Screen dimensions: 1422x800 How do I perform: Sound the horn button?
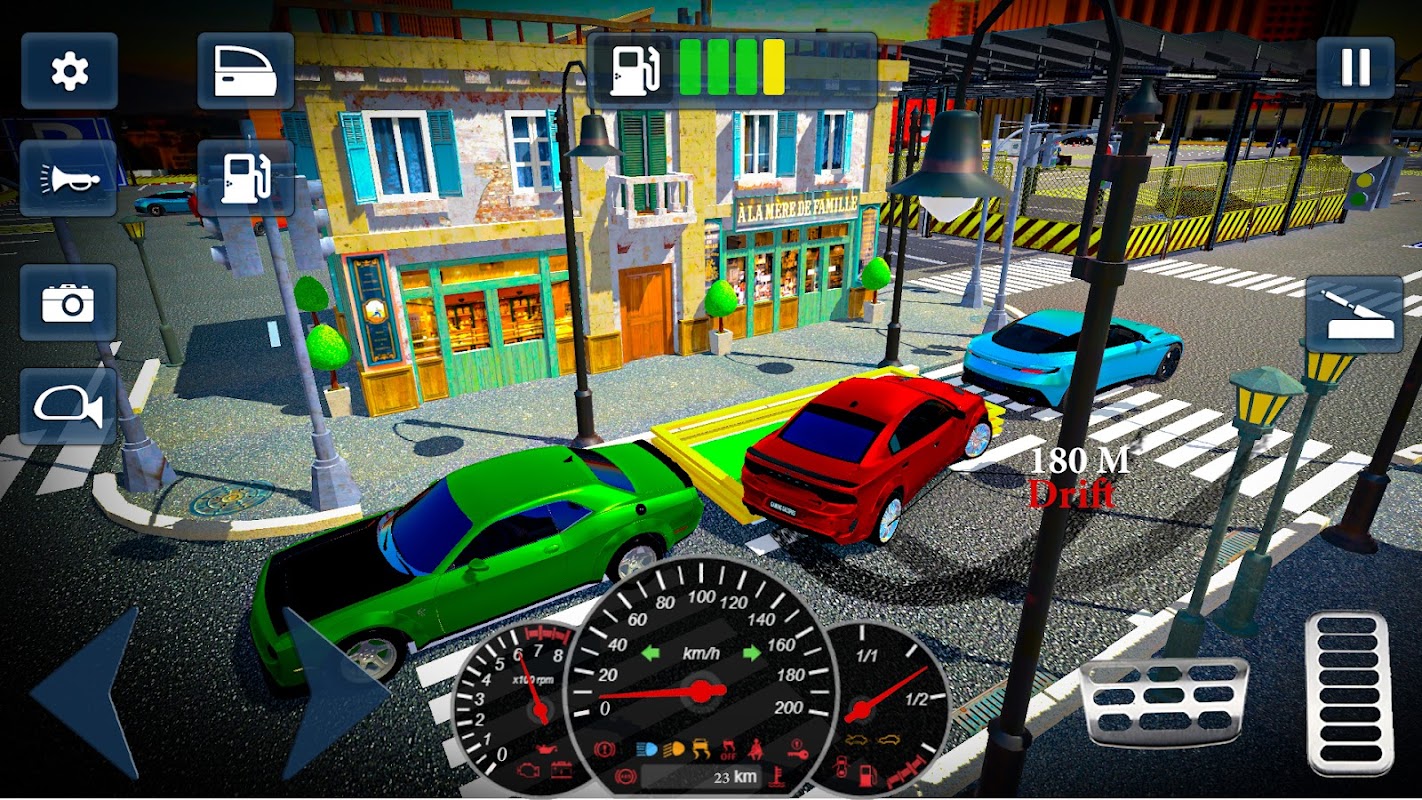69,178
